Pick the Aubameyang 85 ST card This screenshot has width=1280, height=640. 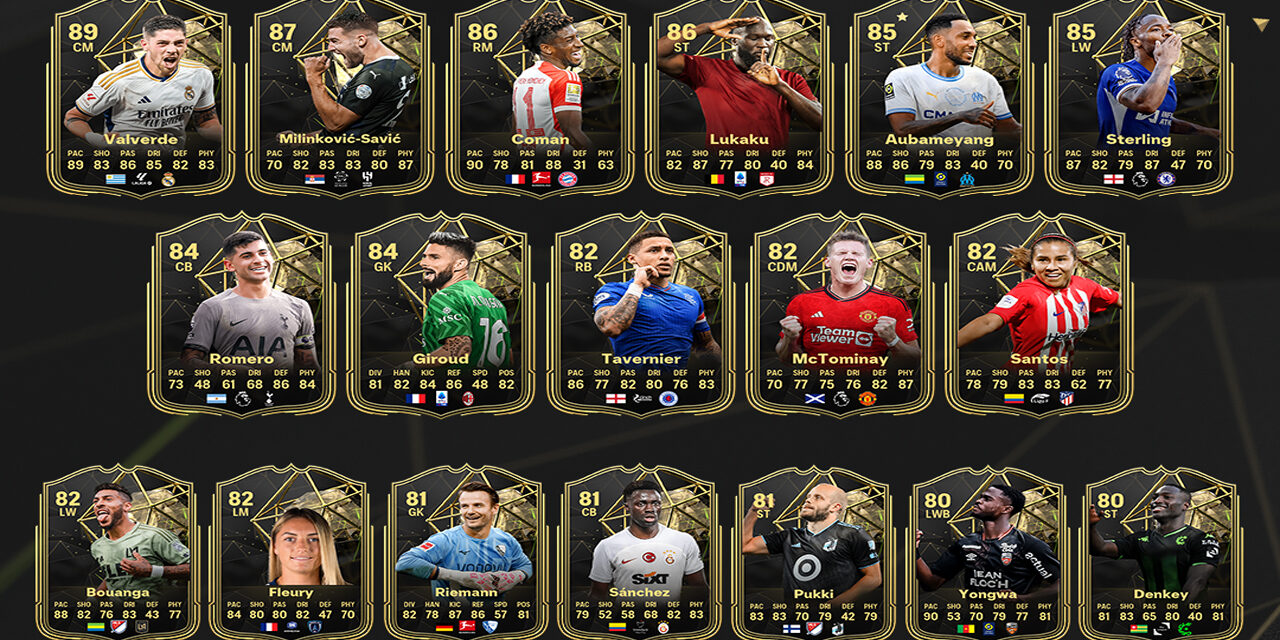pyautogui.click(x=940, y=98)
